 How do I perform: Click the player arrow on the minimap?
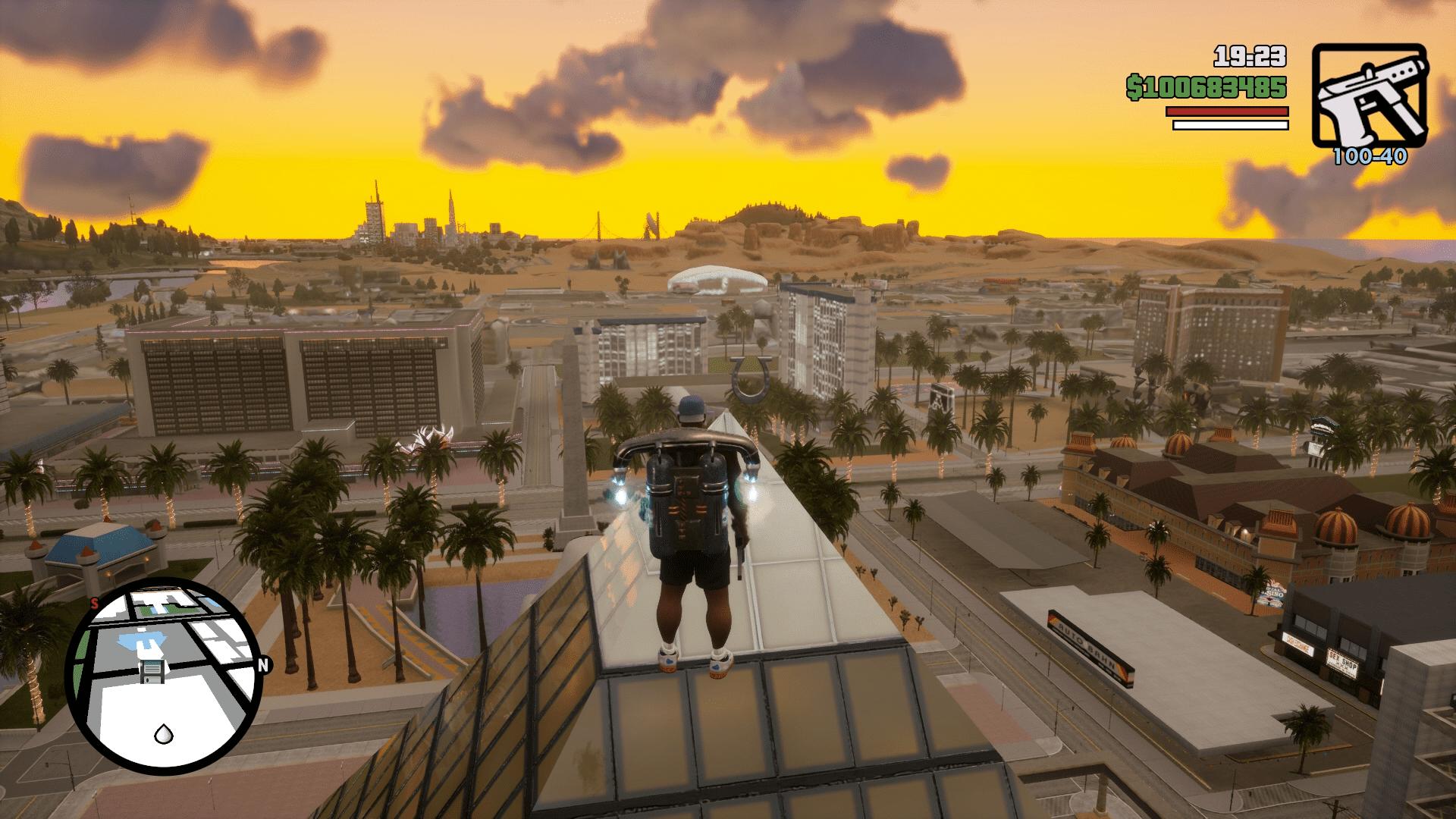pyautogui.click(x=162, y=733)
